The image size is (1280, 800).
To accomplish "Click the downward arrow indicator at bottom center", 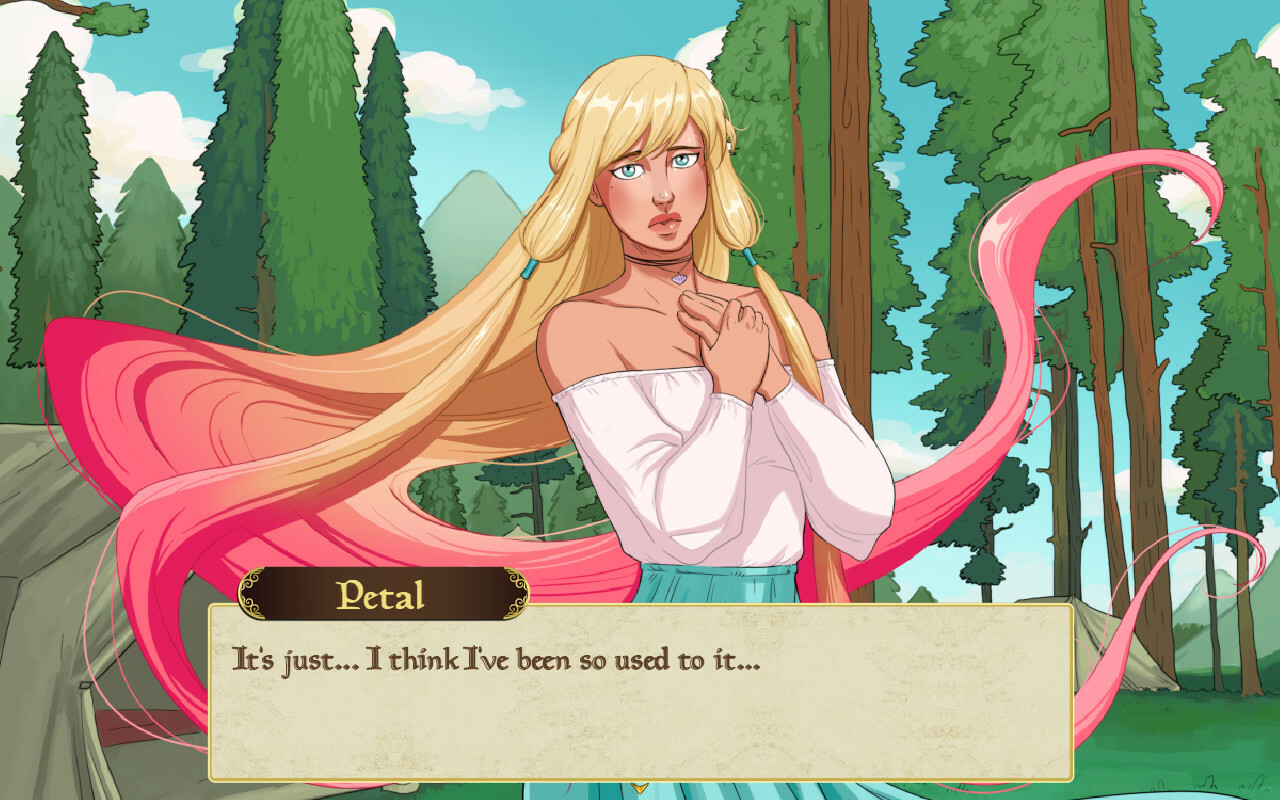I will [640, 790].
